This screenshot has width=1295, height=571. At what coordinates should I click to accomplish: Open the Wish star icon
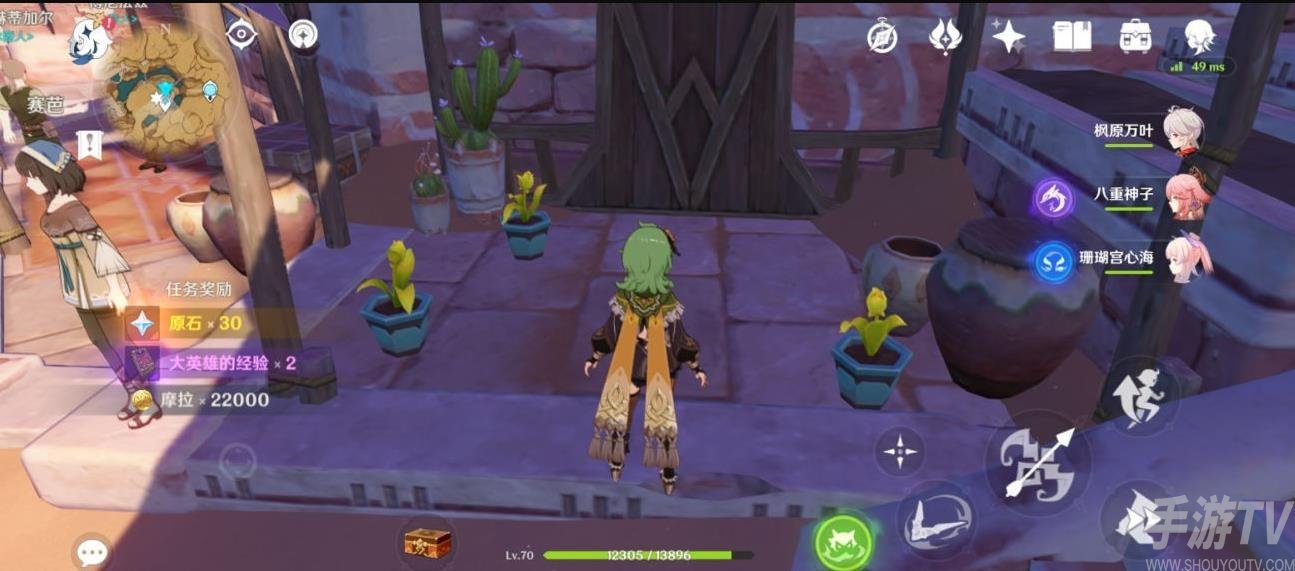pos(1008,38)
